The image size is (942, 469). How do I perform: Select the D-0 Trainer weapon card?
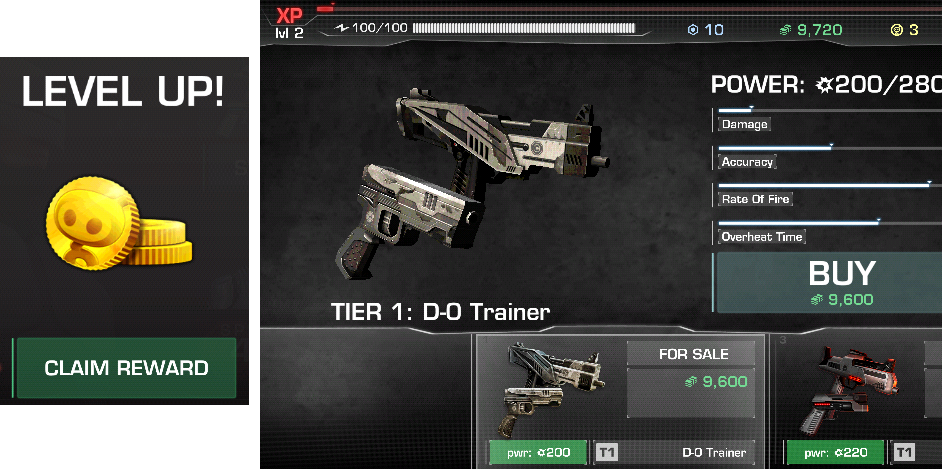pos(620,400)
